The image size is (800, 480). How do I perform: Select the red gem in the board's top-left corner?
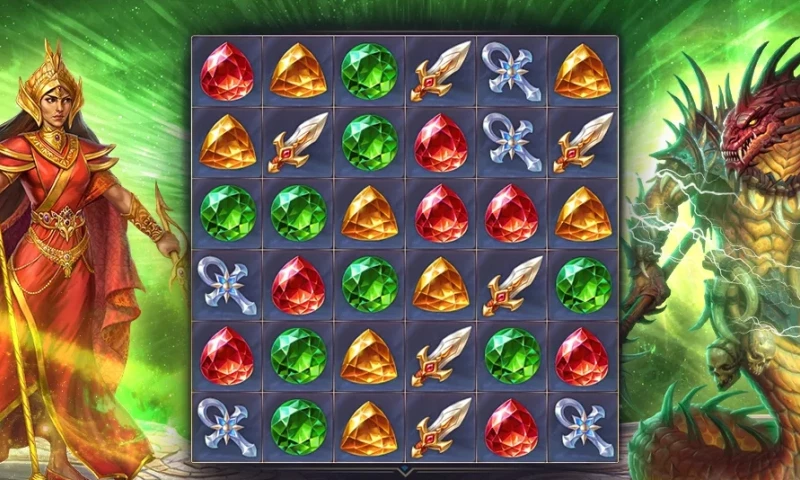[x=227, y=71]
